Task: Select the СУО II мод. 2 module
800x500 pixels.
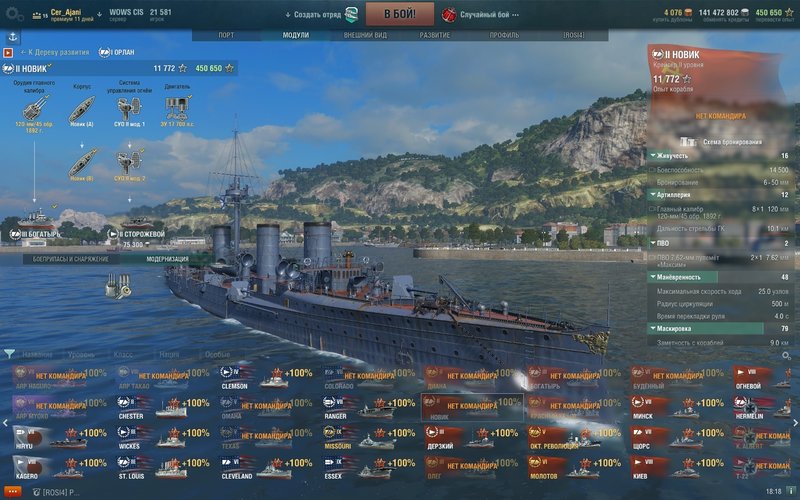Action: tap(129, 160)
